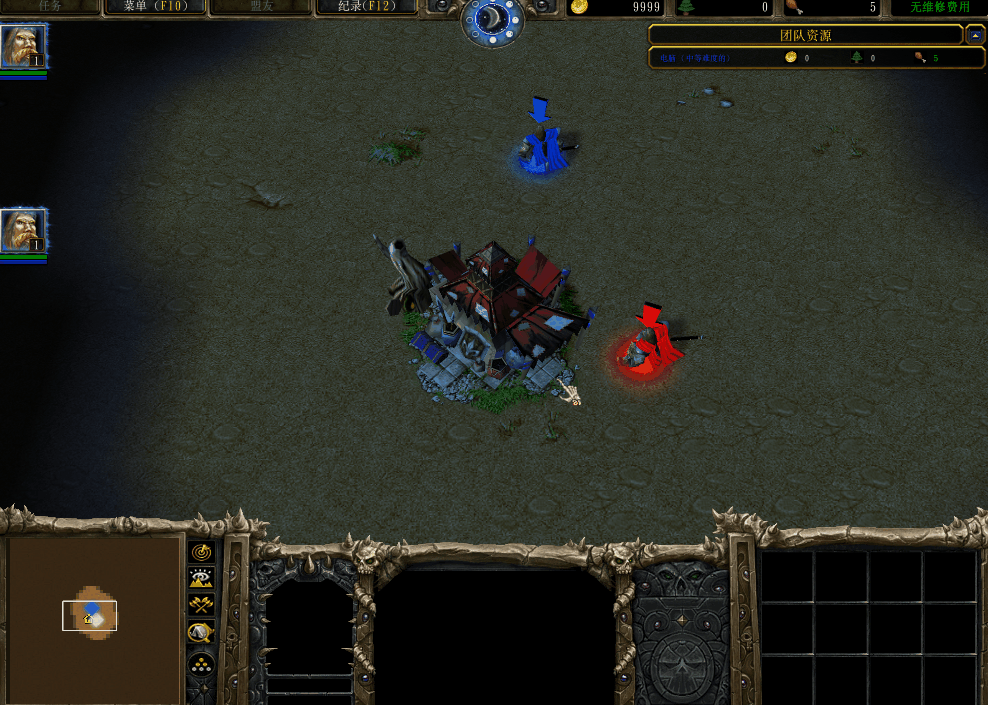Image resolution: width=988 pixels, height=705 pixels.
Task: Open the dimmed 任务 quests button
Action: (x=50, y=7)
